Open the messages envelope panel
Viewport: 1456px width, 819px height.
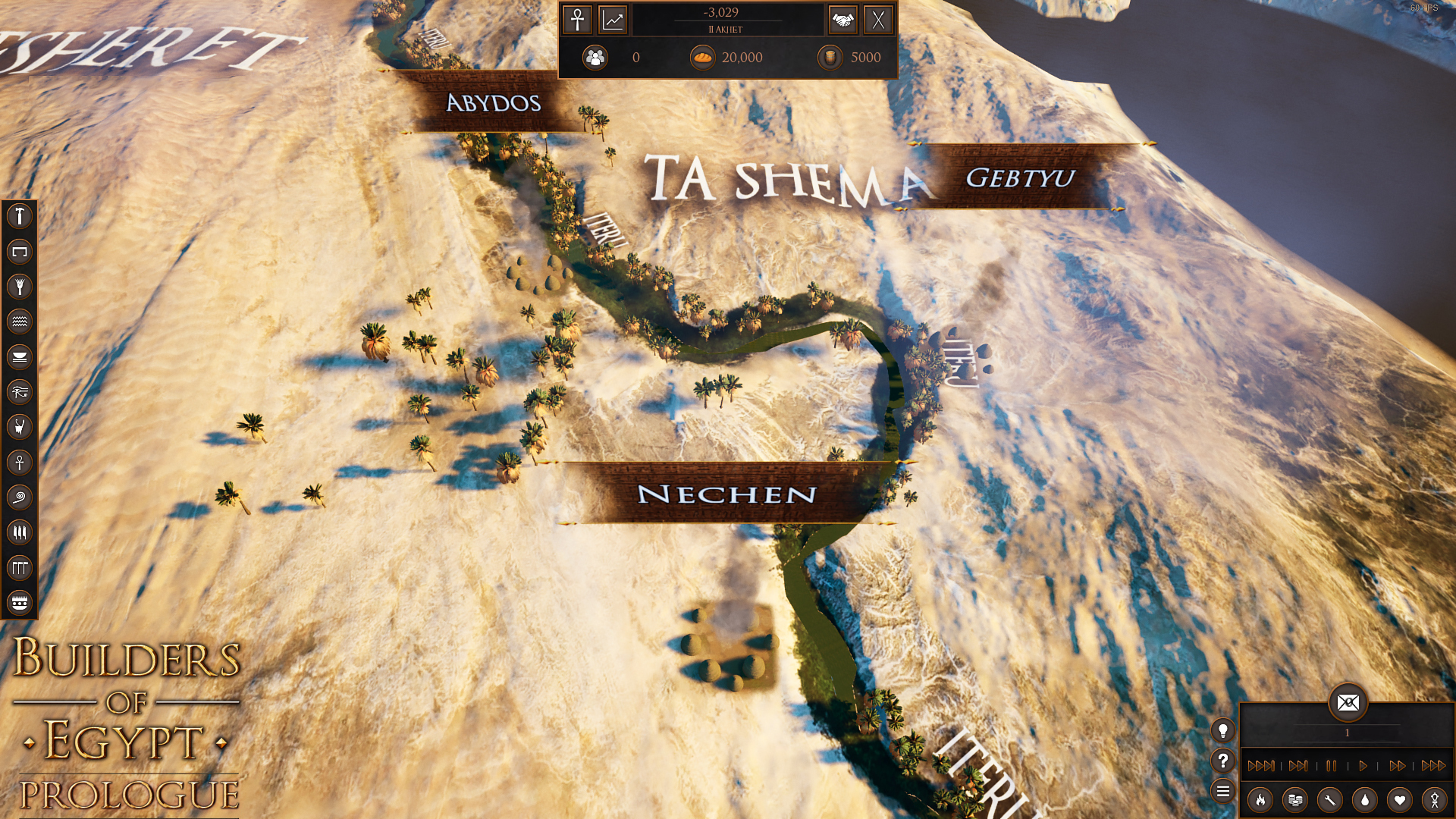point(1348,704)
